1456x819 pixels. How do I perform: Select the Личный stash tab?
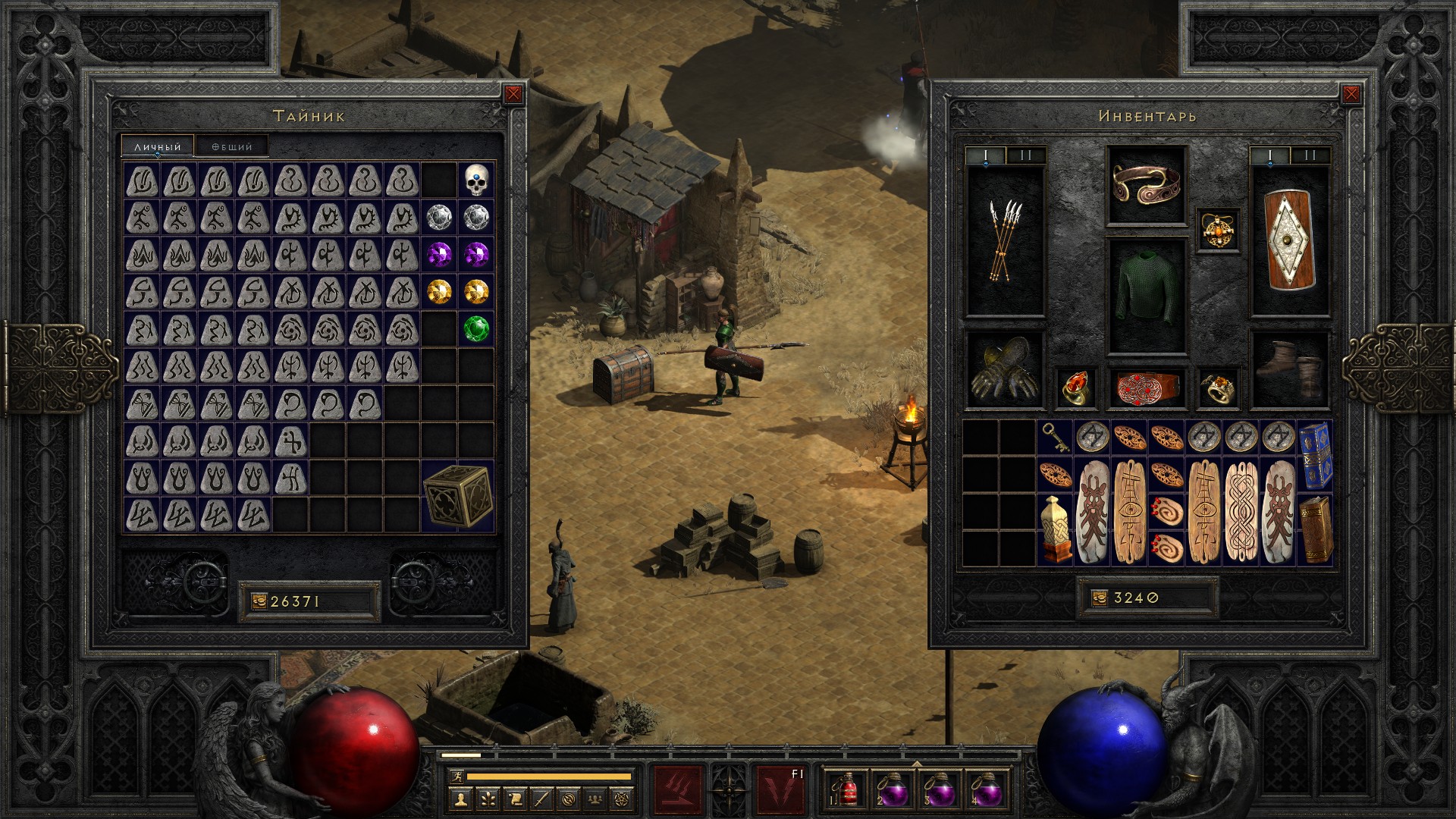[158, 146]
